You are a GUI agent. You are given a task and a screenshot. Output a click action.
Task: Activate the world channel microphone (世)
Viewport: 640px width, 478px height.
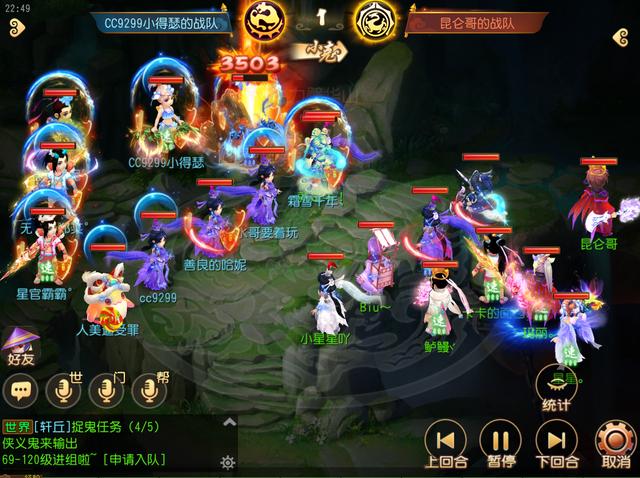click(x=65, y=389)
